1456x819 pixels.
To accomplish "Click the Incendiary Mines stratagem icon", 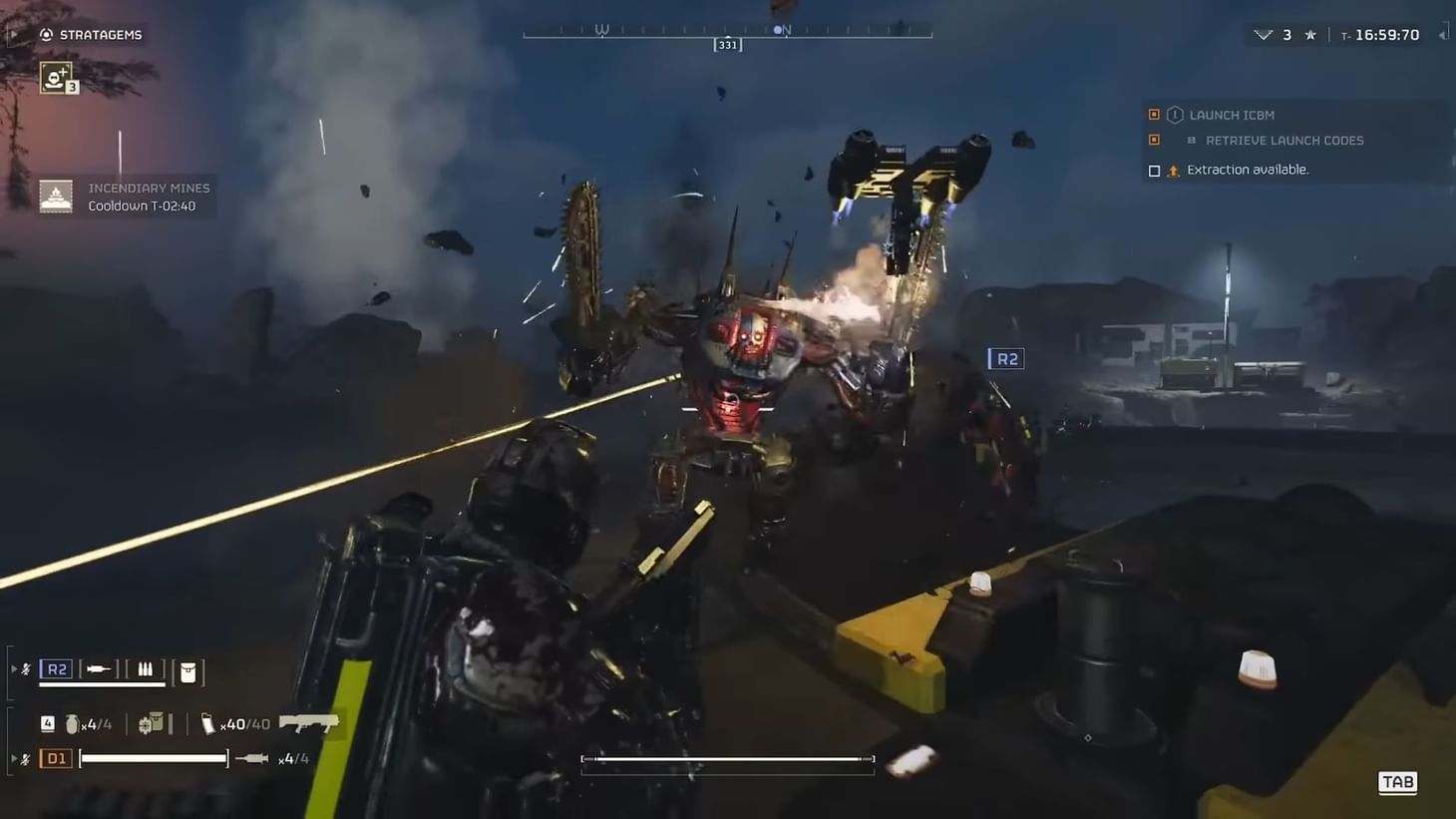I will pos(57,197).
